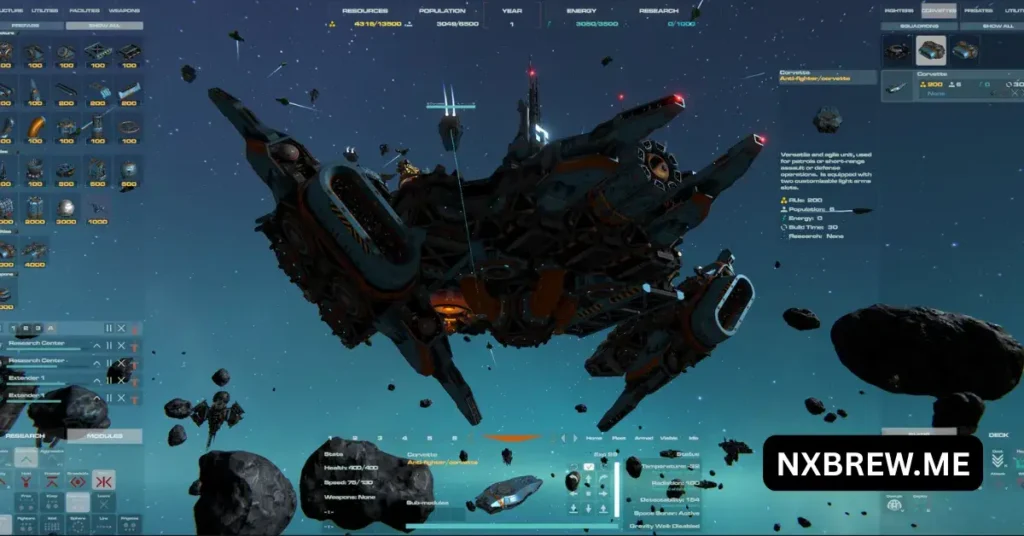
Task: Select the orange curved pipe module
Action: coord(37,129)
